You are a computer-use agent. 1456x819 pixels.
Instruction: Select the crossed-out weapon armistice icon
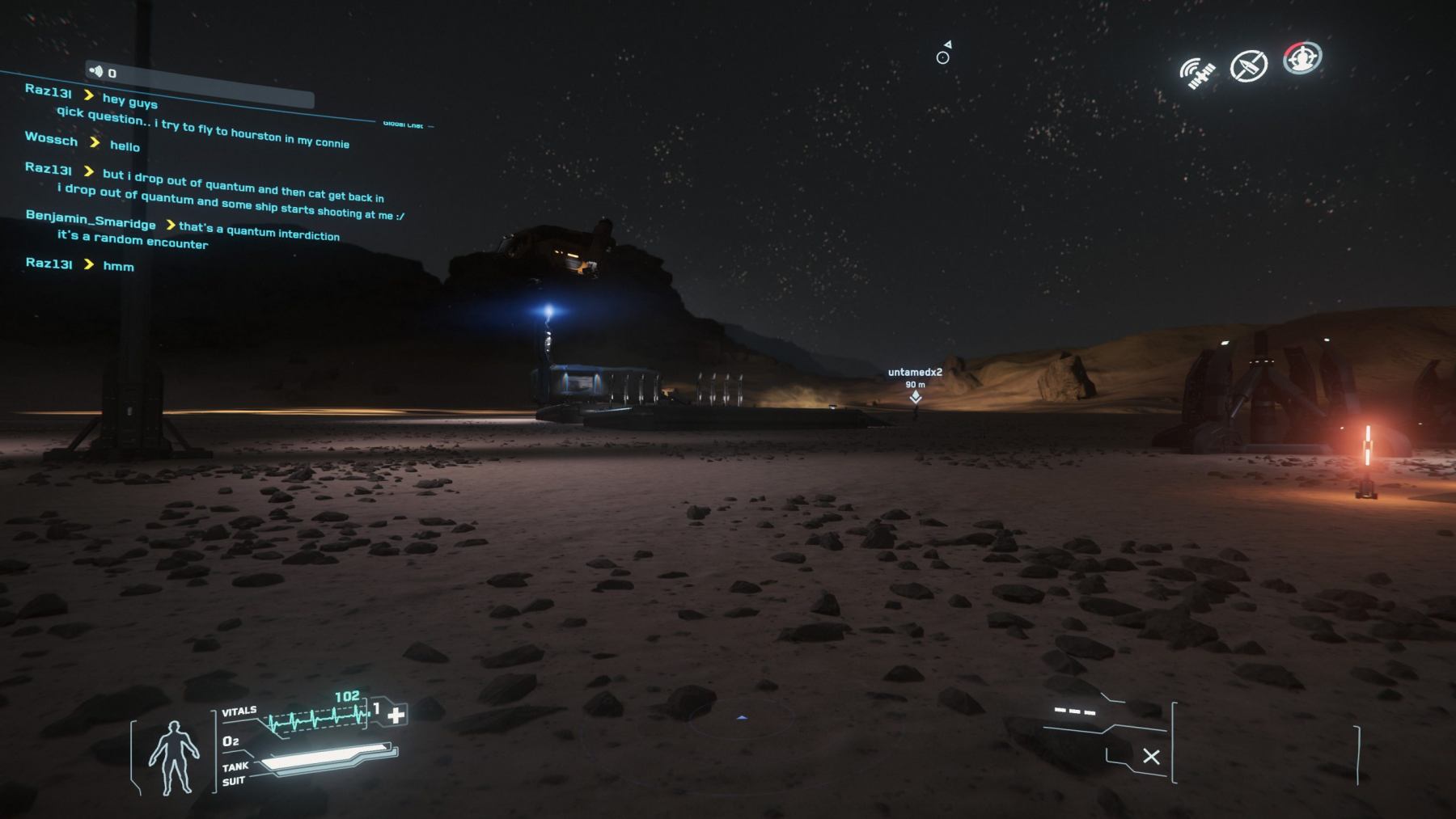(1248, 65)
